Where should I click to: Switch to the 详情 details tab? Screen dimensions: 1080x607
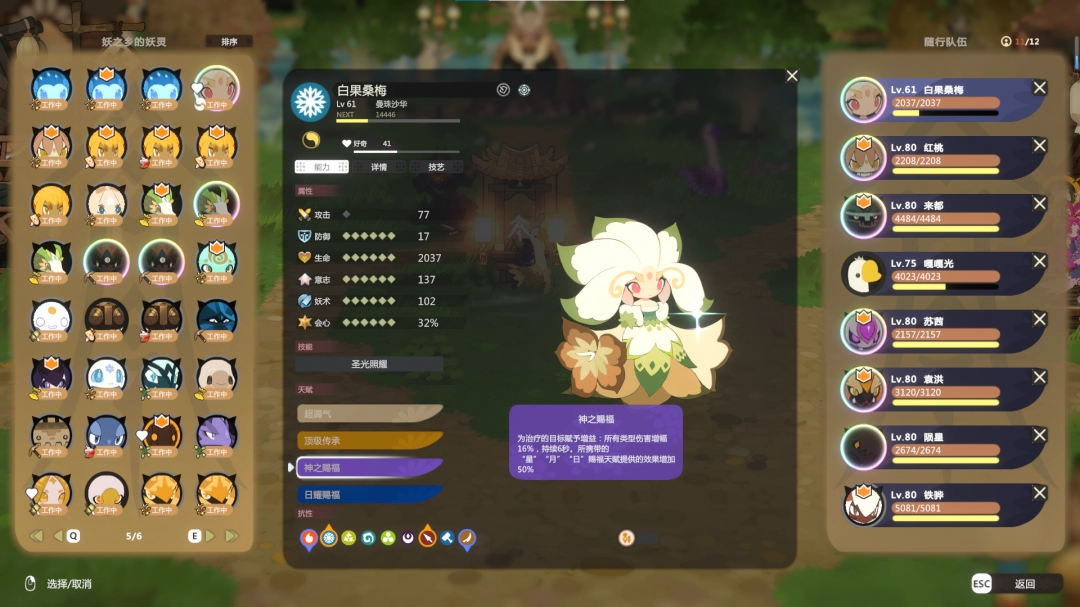pos(378,167)
